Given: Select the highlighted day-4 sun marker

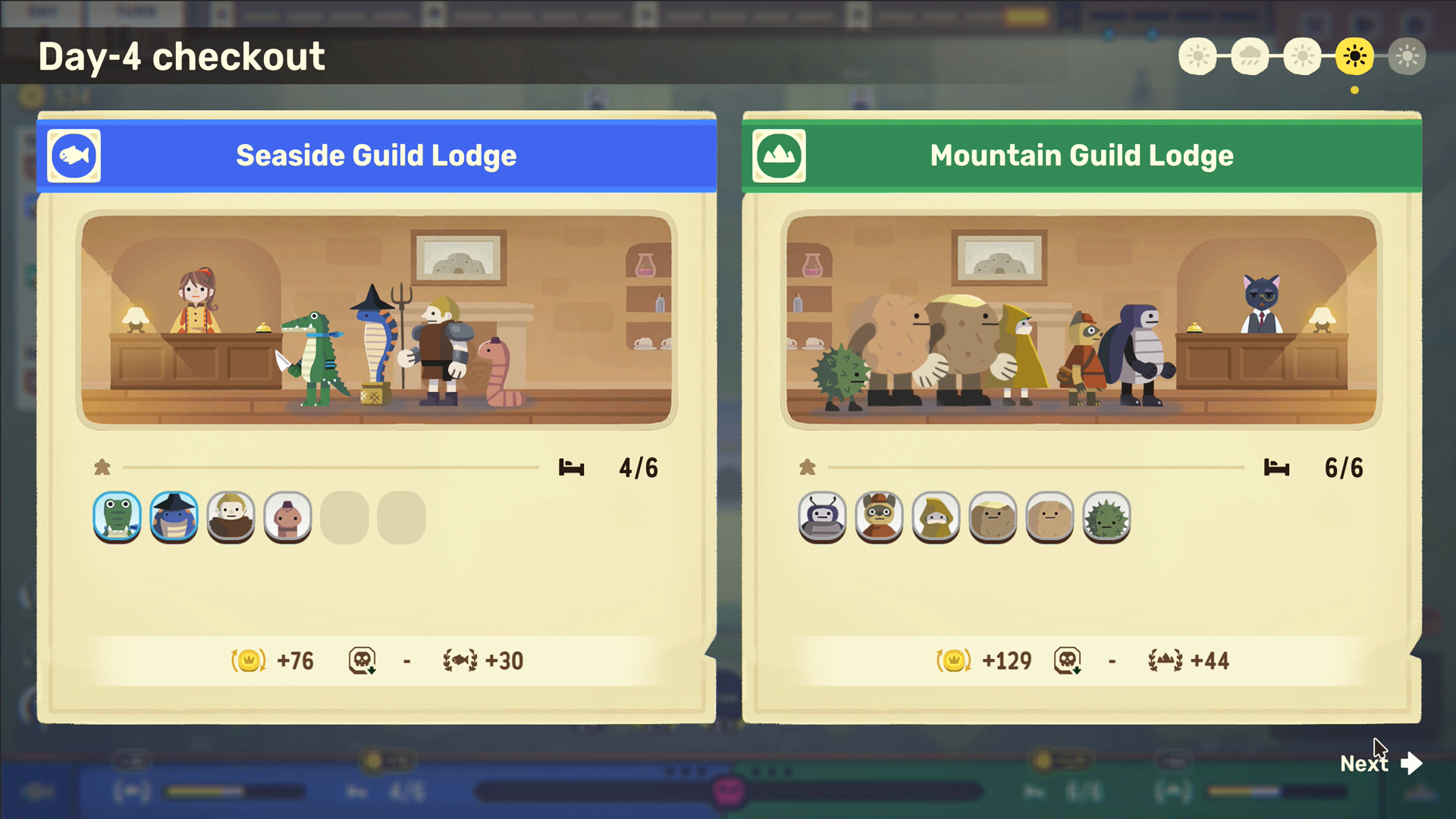Looking at the screenshot, I should (1354, 56).
